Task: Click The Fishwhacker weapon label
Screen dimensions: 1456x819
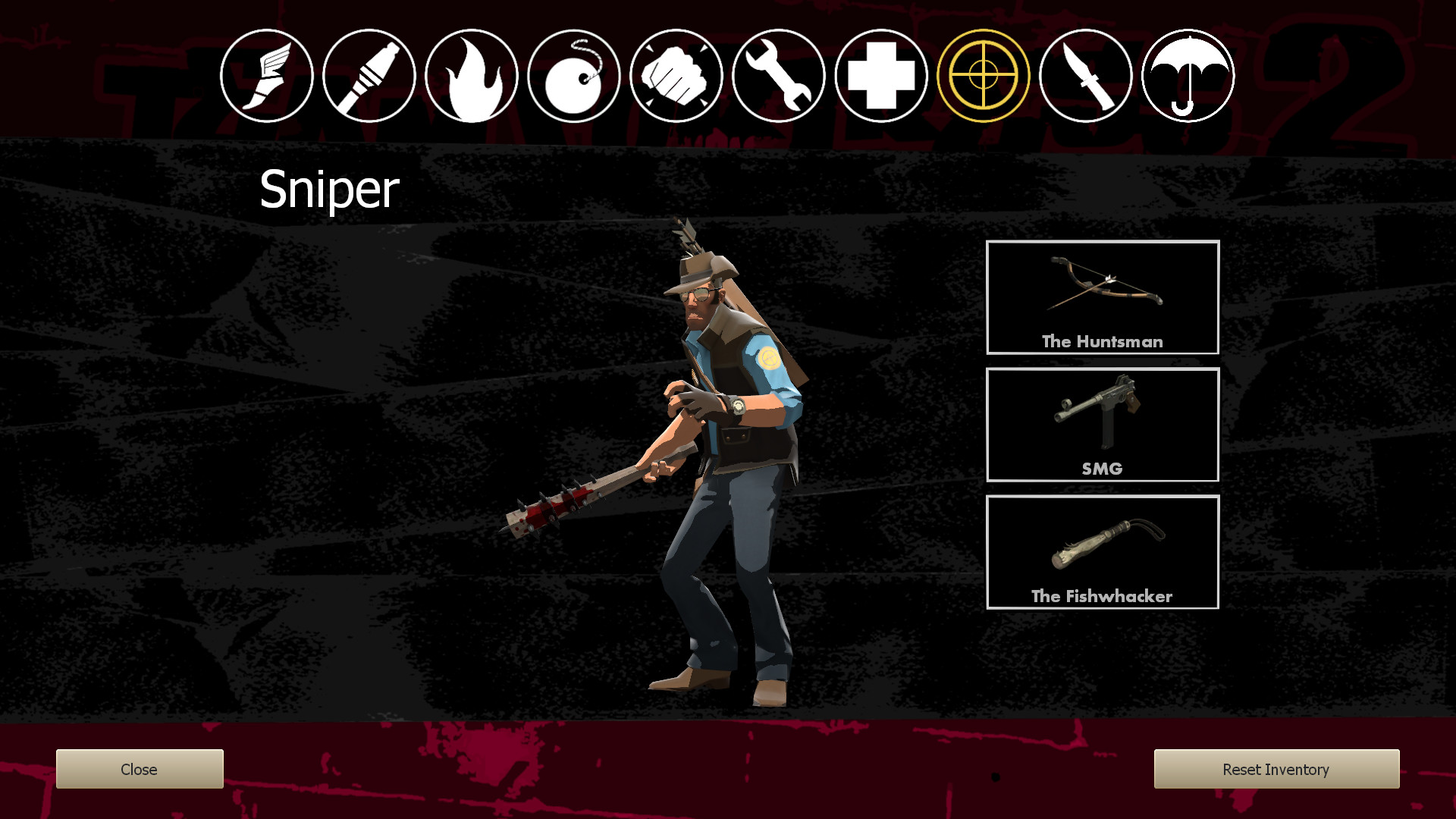Action: [x=1101, y=597]
